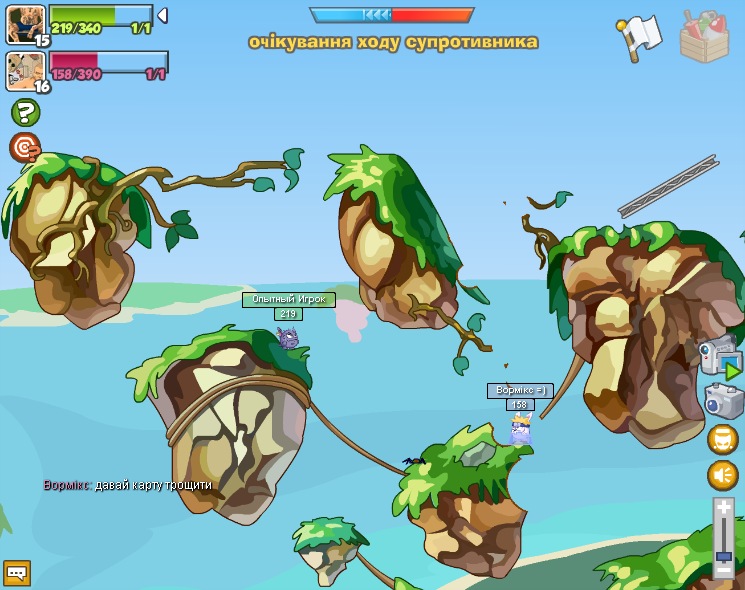Viewport: 745px width, 590px height.
Task: Select the level 16 opponent avatar
Action: (25, 70)
